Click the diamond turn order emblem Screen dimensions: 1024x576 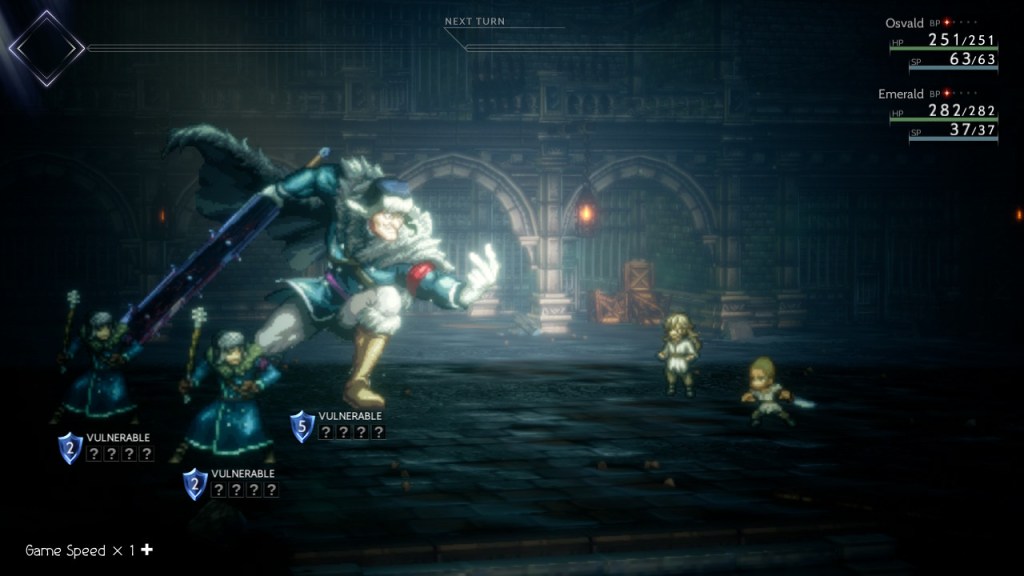pyautogui.click(x=47, y=47)
